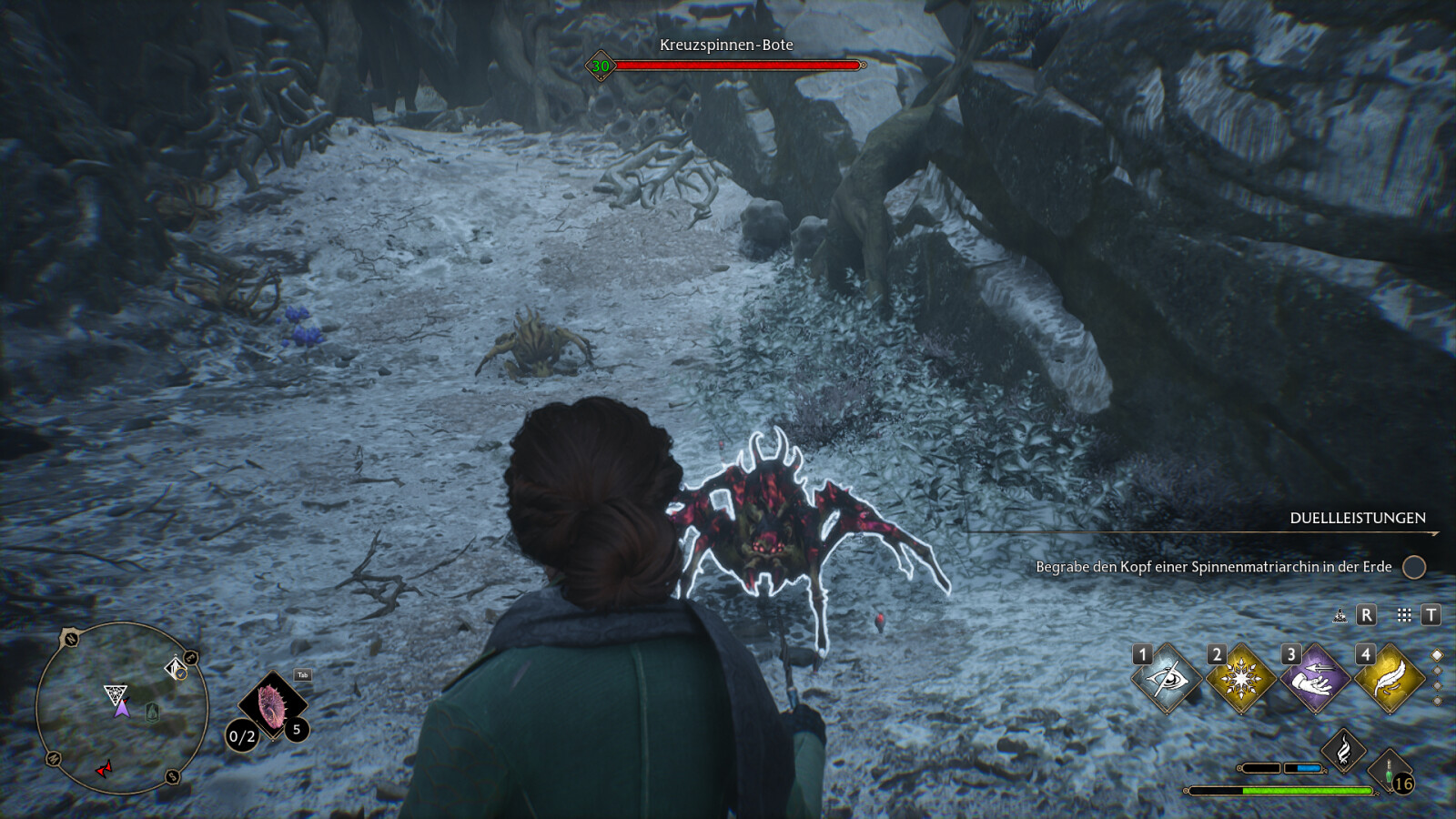Cast the purple Accio hand spell
The width and height of the screenshot is (1456, 819).
click(x=1314, y=679)
